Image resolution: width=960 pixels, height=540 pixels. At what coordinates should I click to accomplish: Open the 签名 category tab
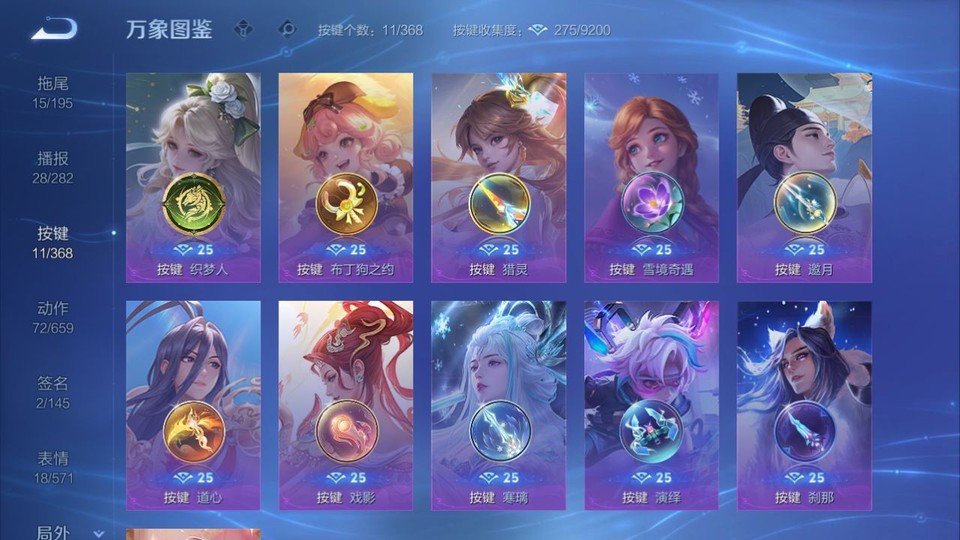click(53, 392)
